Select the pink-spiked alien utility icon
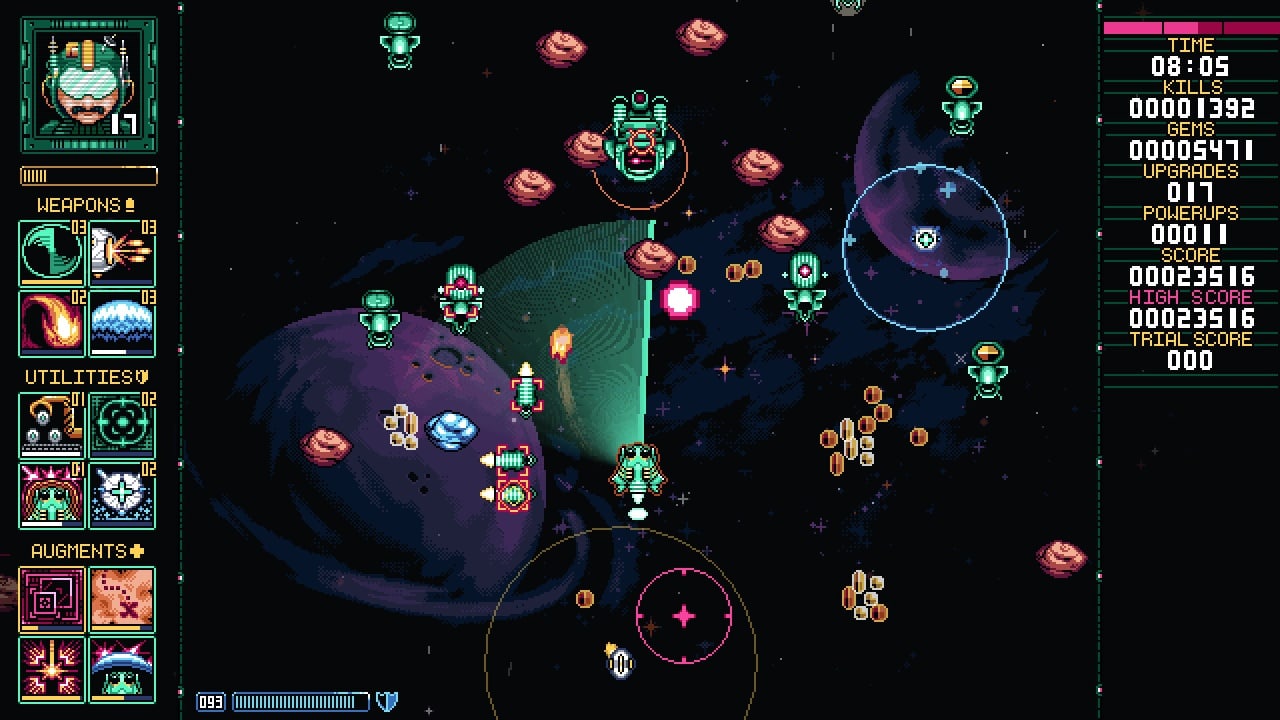1280x720 pixels. tap(52, 495)
